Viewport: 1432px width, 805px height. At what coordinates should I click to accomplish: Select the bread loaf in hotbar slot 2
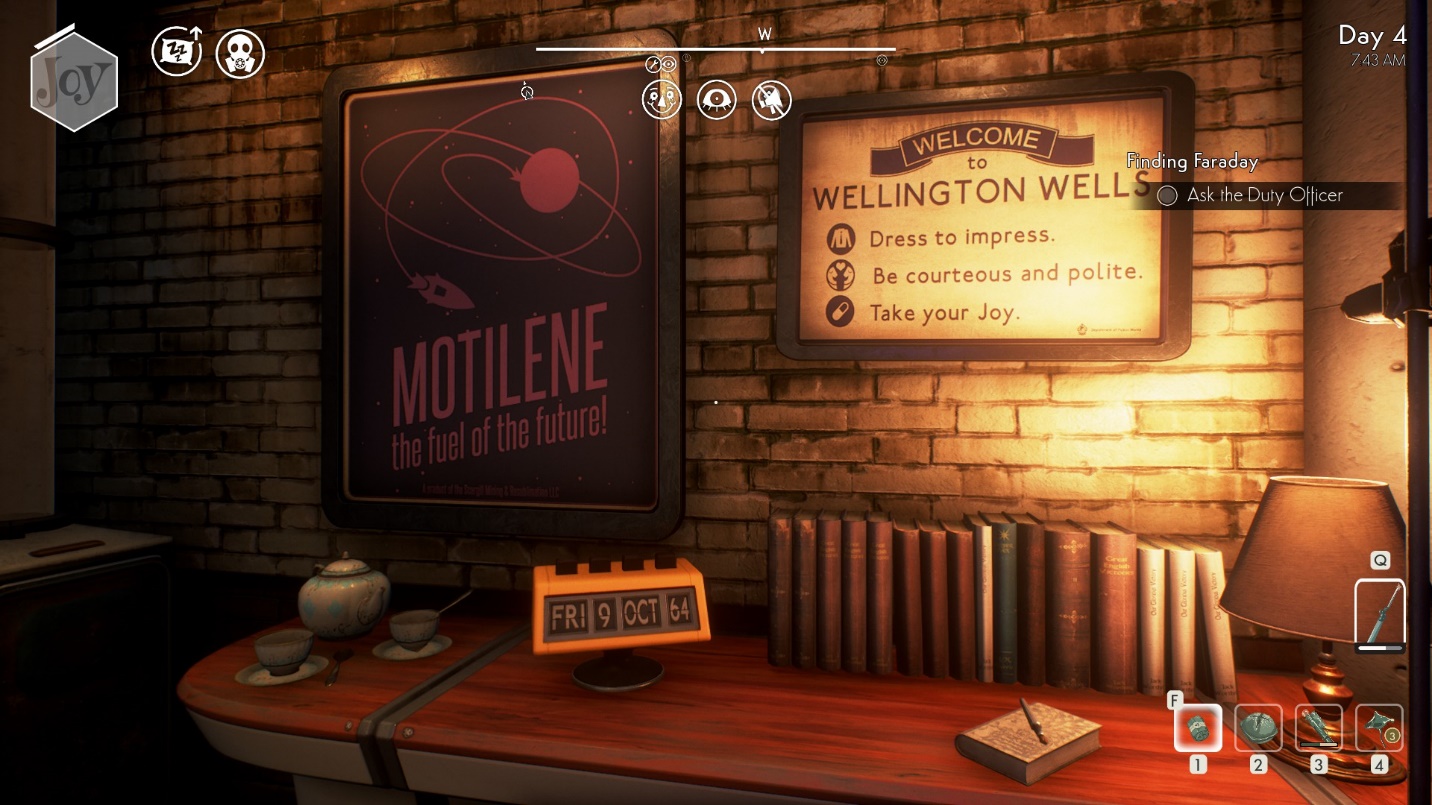[1258, 728]
